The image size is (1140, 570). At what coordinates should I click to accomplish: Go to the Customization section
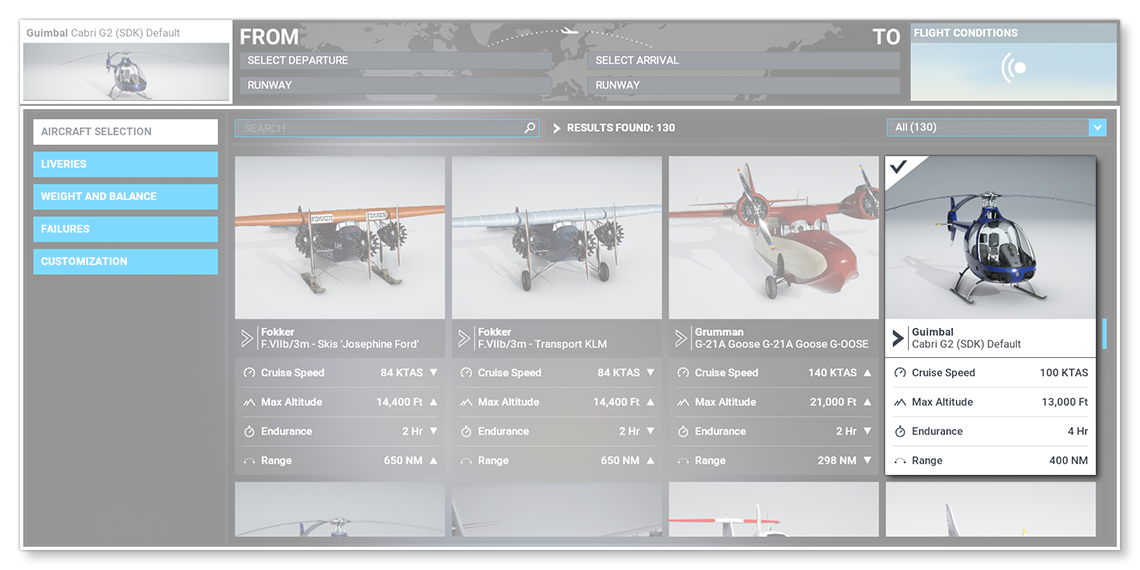[x=125, y=262]
